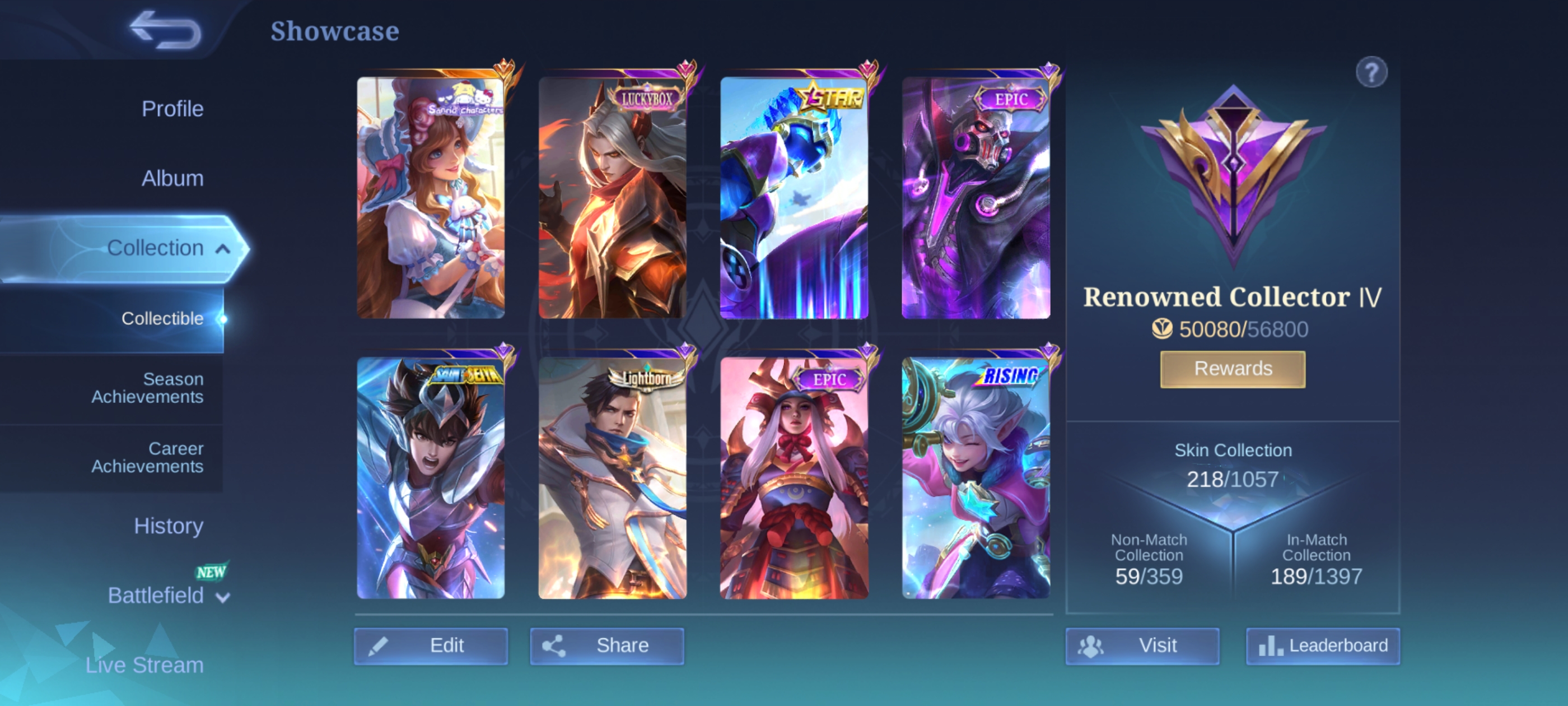The image size is (1568, 706).
Task: Open the Profile tab
Action: [x=172, y=109]
